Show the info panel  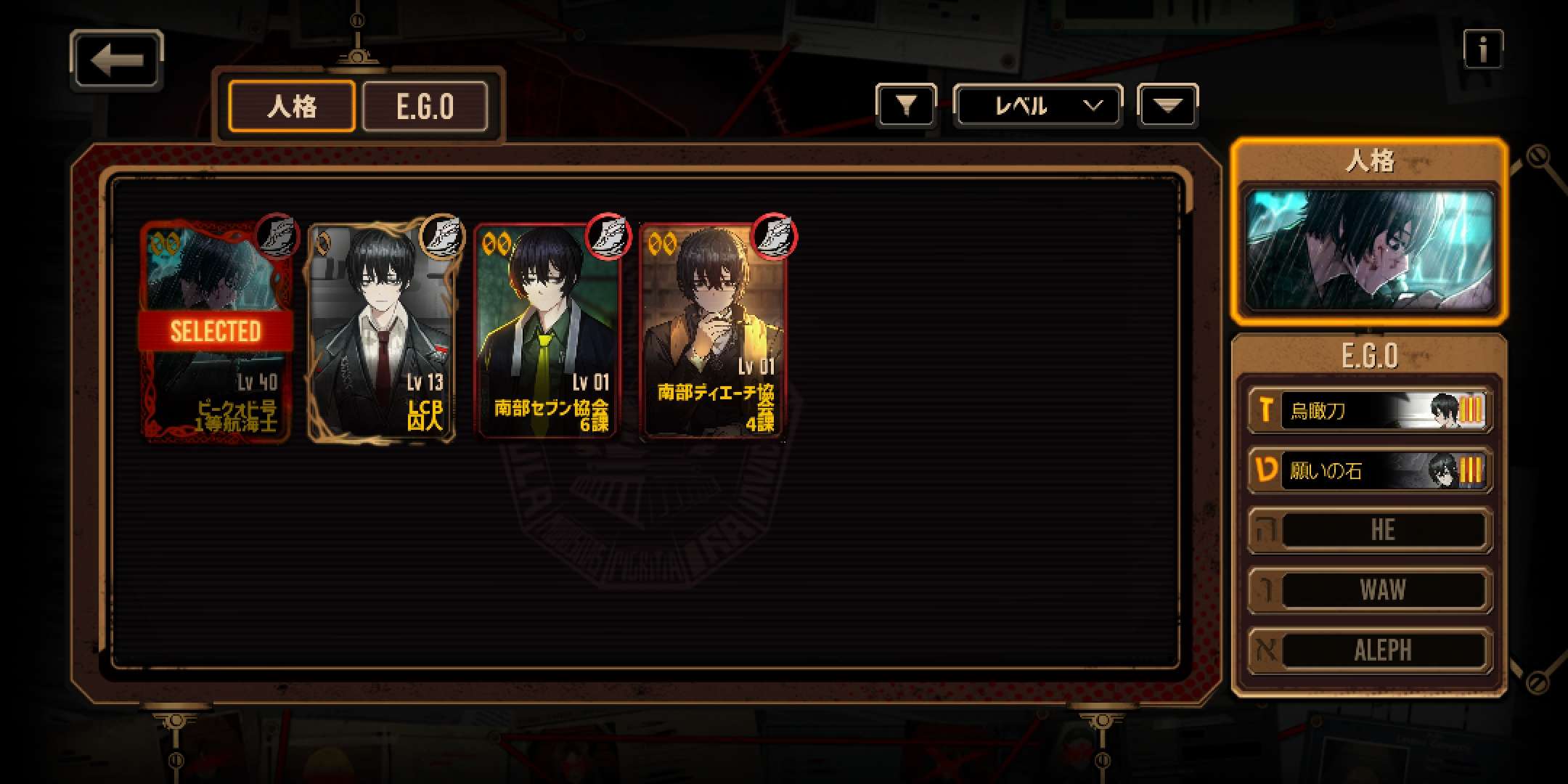click(x=1482, y=49)
